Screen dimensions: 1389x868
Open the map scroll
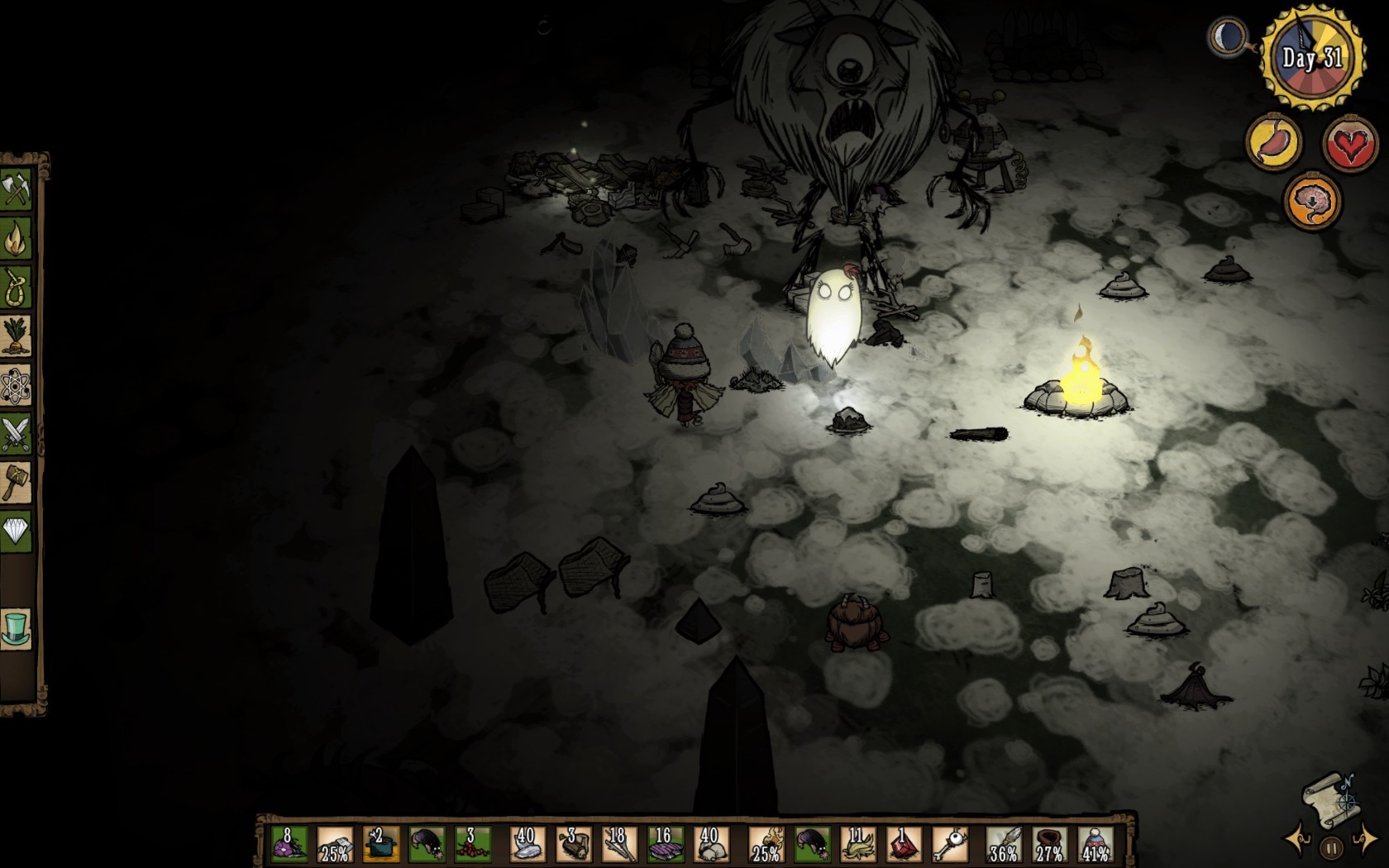tap(1327, 796)
